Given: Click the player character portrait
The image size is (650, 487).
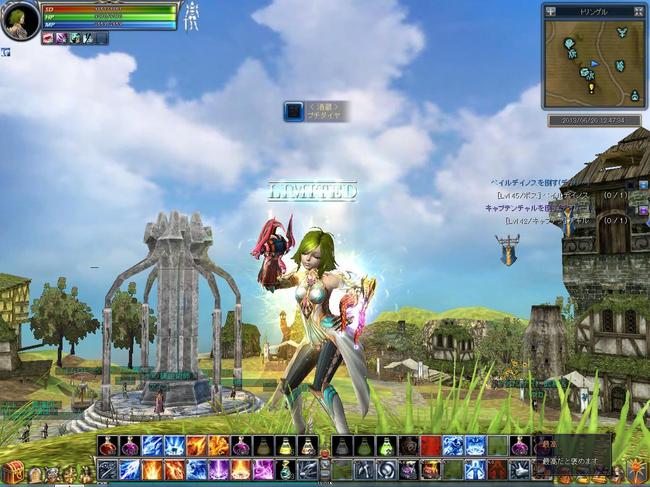Looking at the screenshot, I should [19, 21].
